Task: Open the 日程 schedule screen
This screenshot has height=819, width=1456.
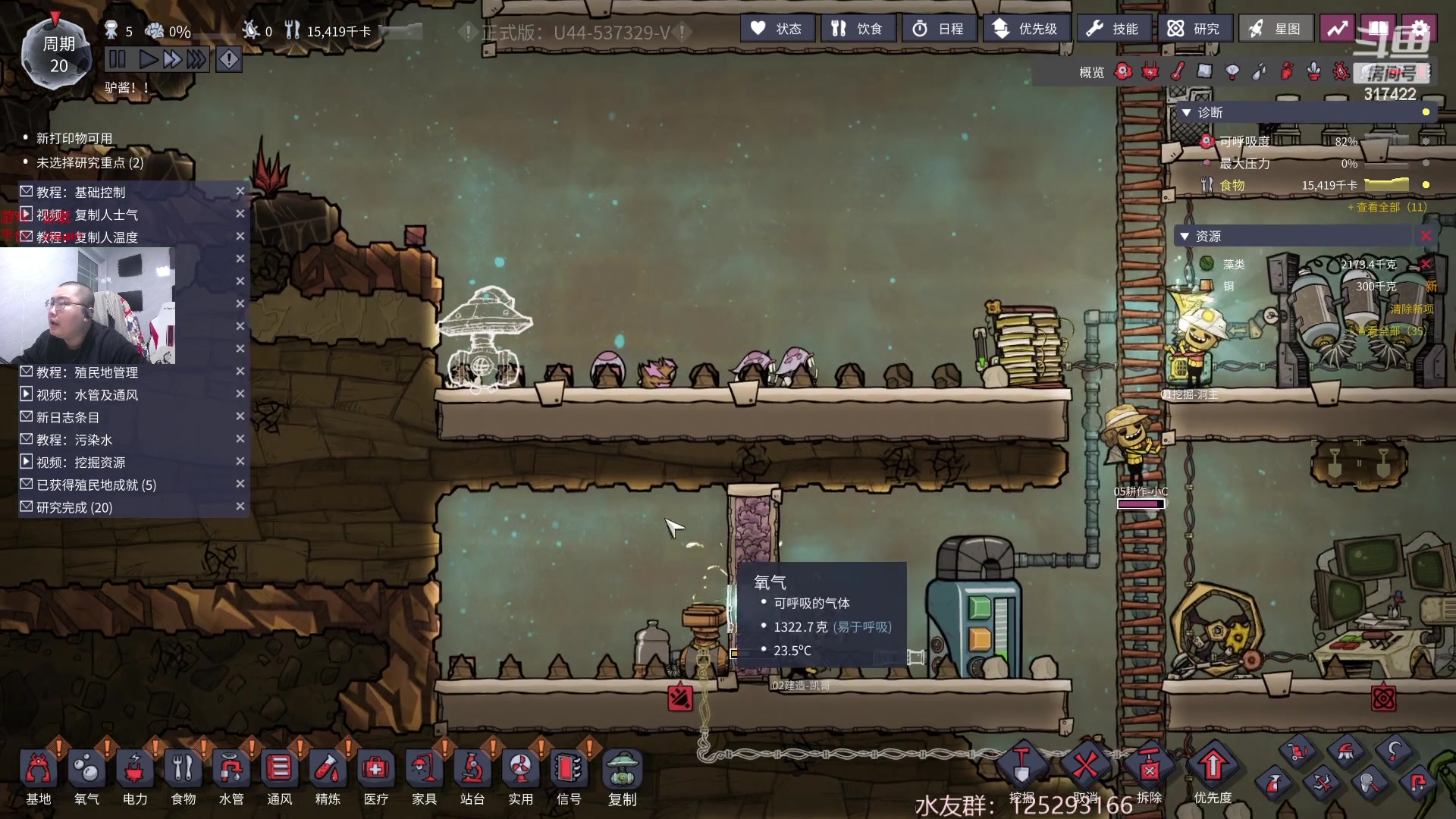Action: [x=938, y=29]
